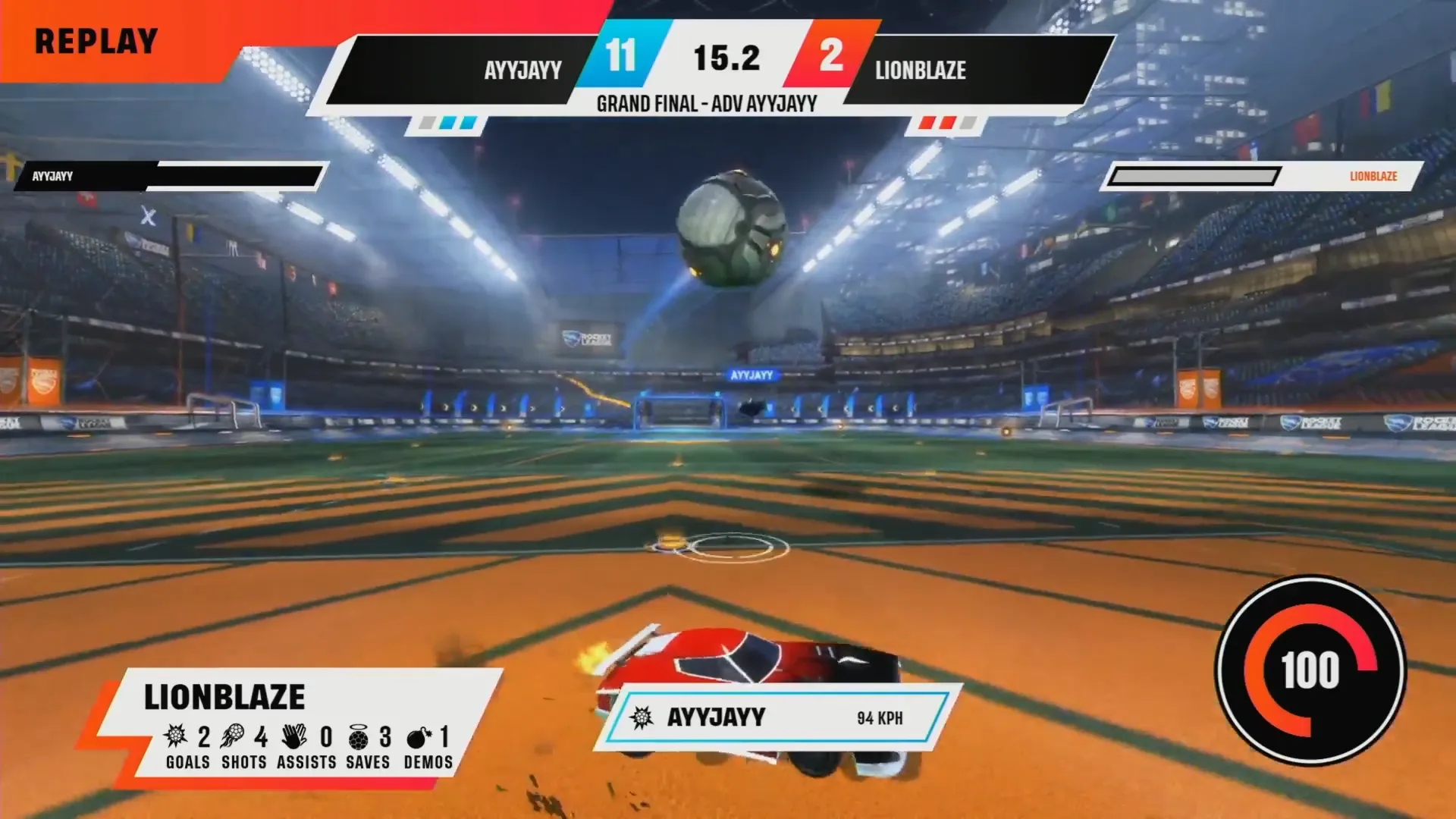Select AYYJAYY's row in the left team list

pos(171,176)
